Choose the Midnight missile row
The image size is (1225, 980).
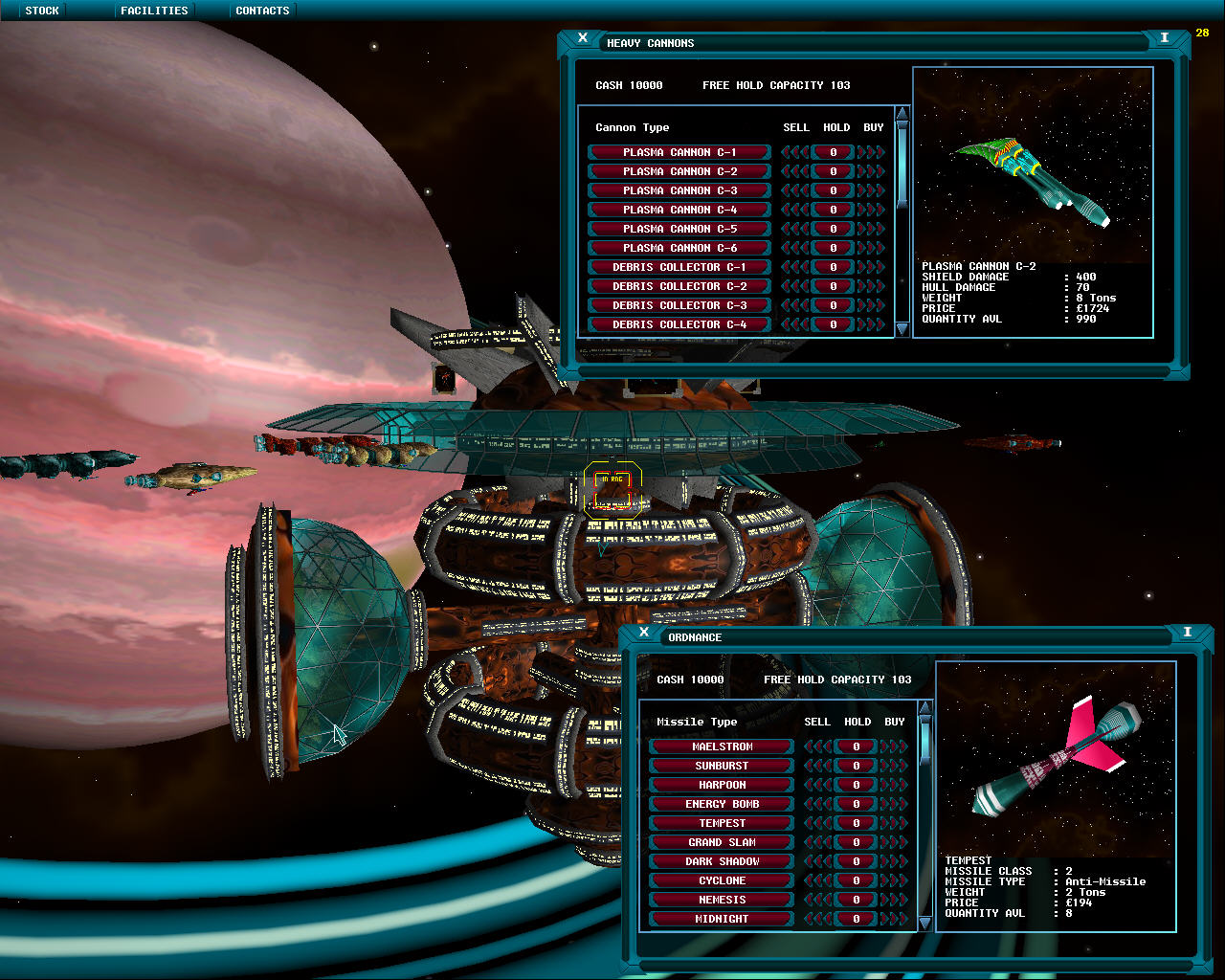tap(722, 919)
